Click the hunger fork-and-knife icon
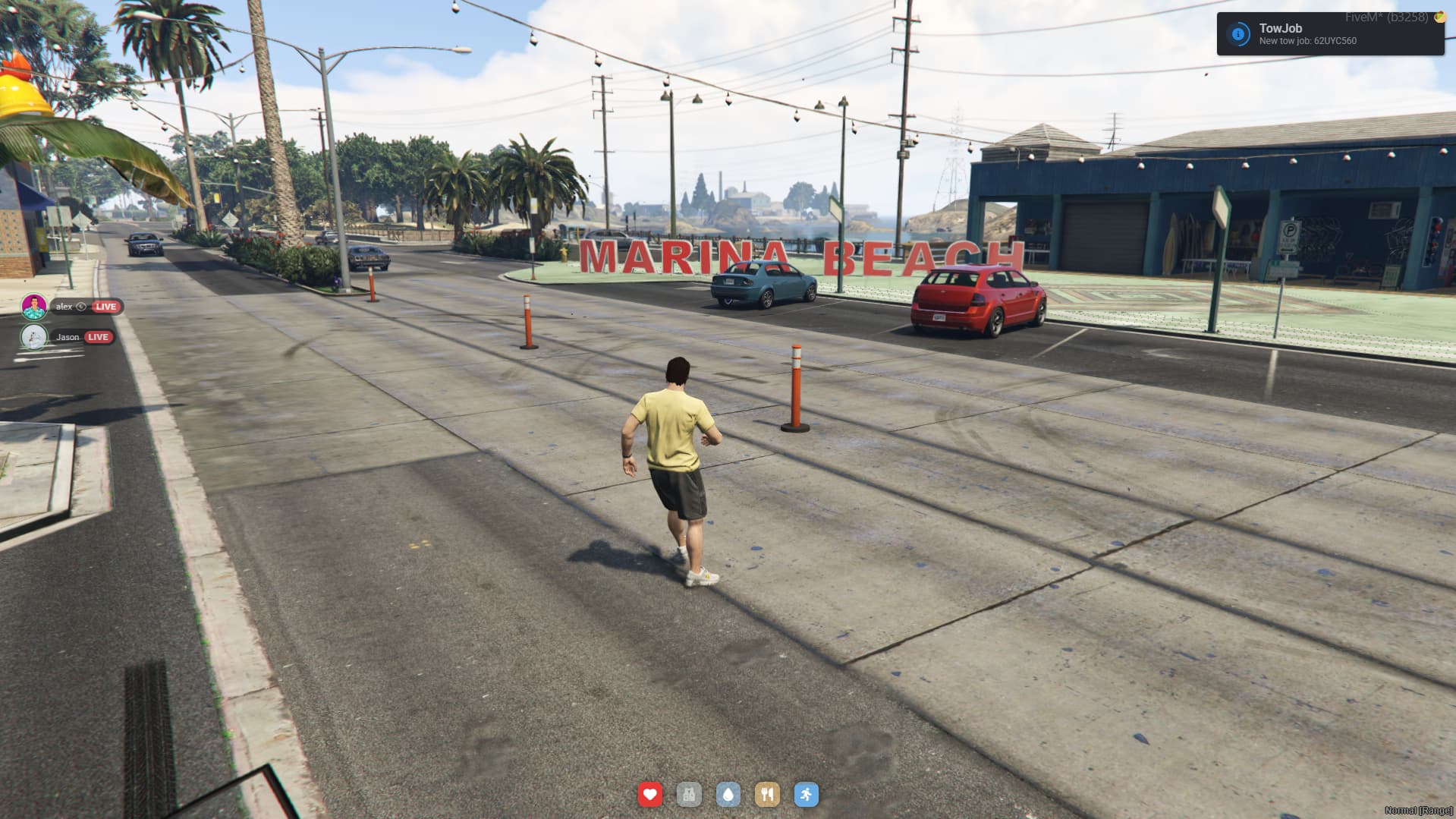The height and width of the screenshot is (819, 1456). tap(769, 795)
